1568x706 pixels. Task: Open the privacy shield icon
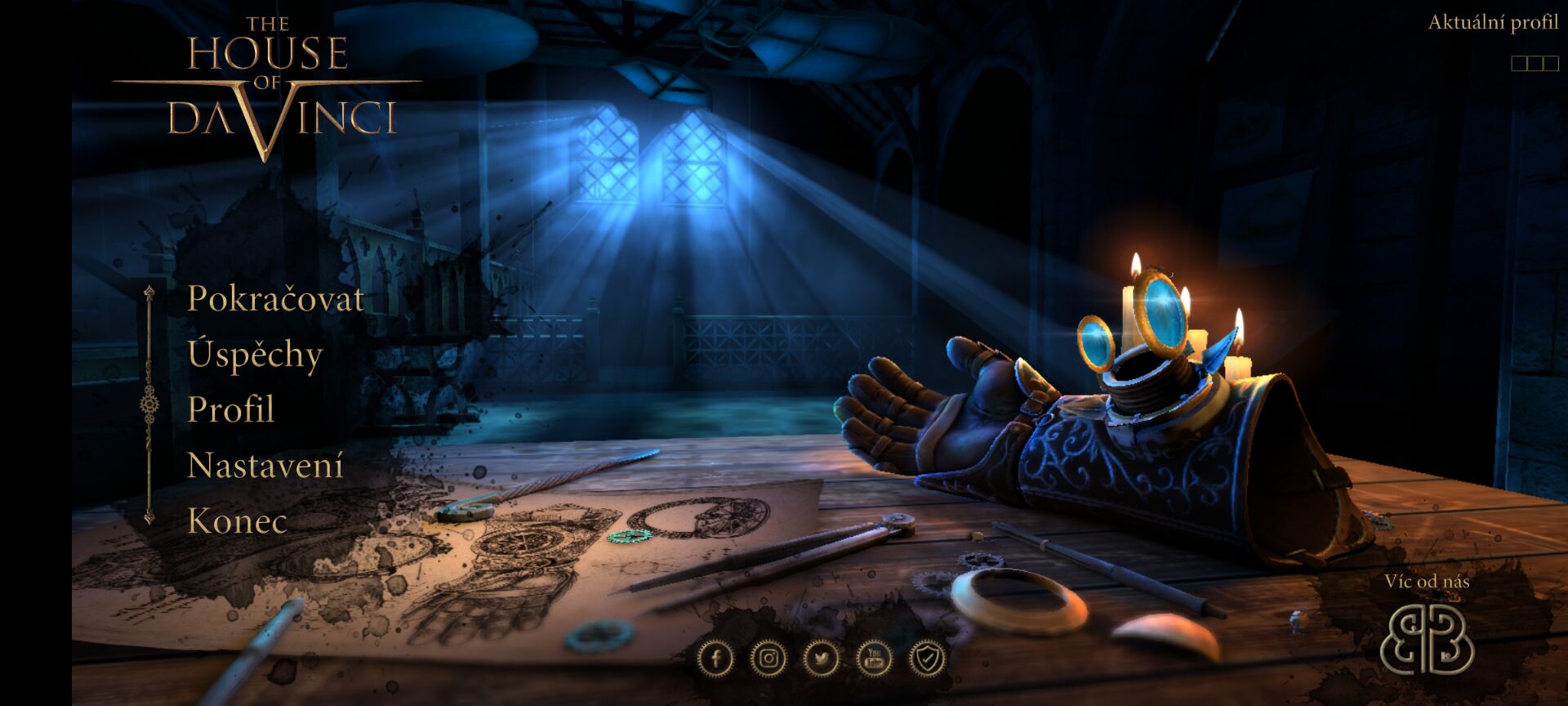tap(926, 658)
